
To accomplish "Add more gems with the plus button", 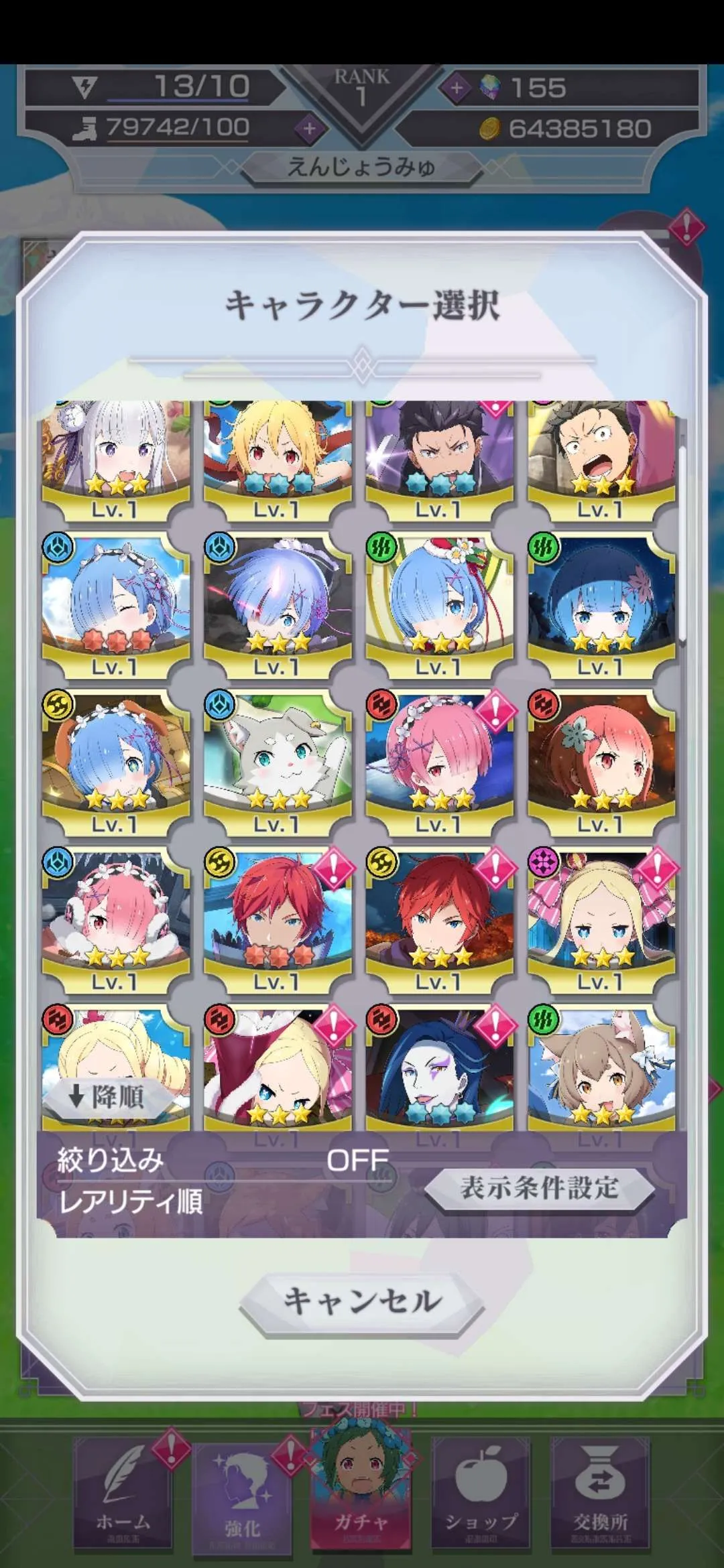I will point(457,88).
